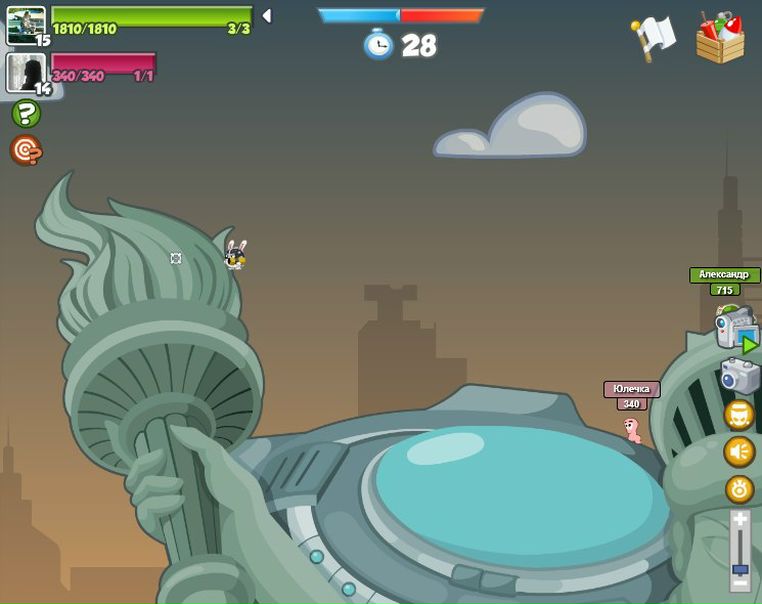Select the level 14 player avatar

tap(26, 72)
